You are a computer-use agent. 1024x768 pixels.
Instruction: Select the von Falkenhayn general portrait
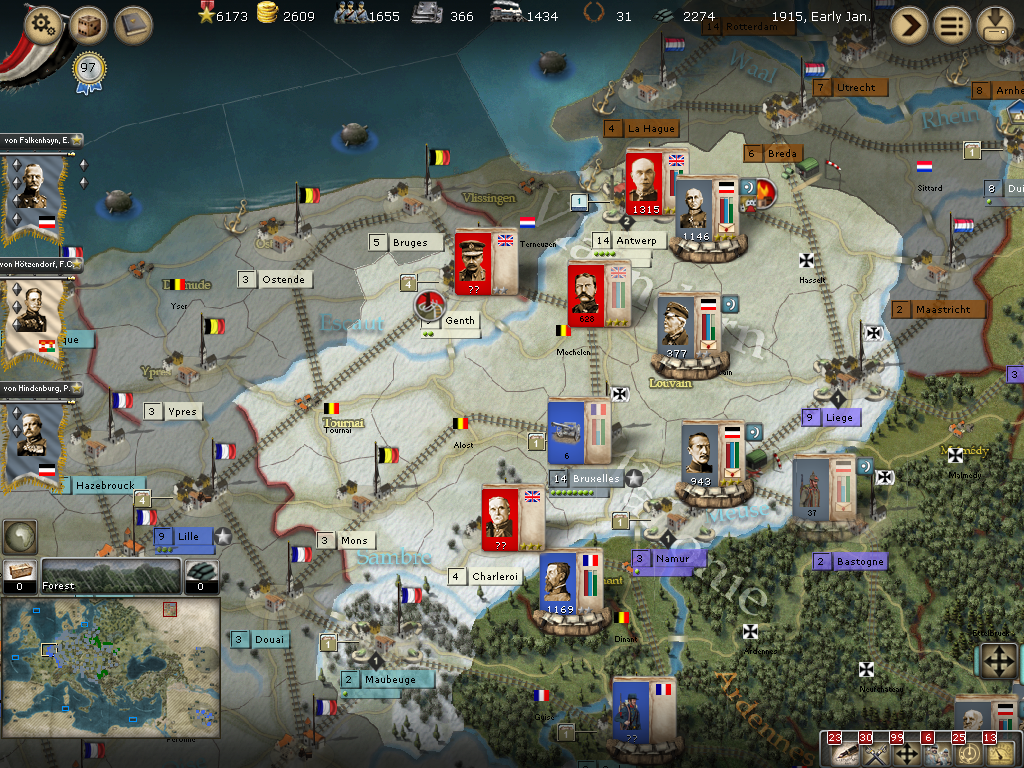[x=36, y=195]
